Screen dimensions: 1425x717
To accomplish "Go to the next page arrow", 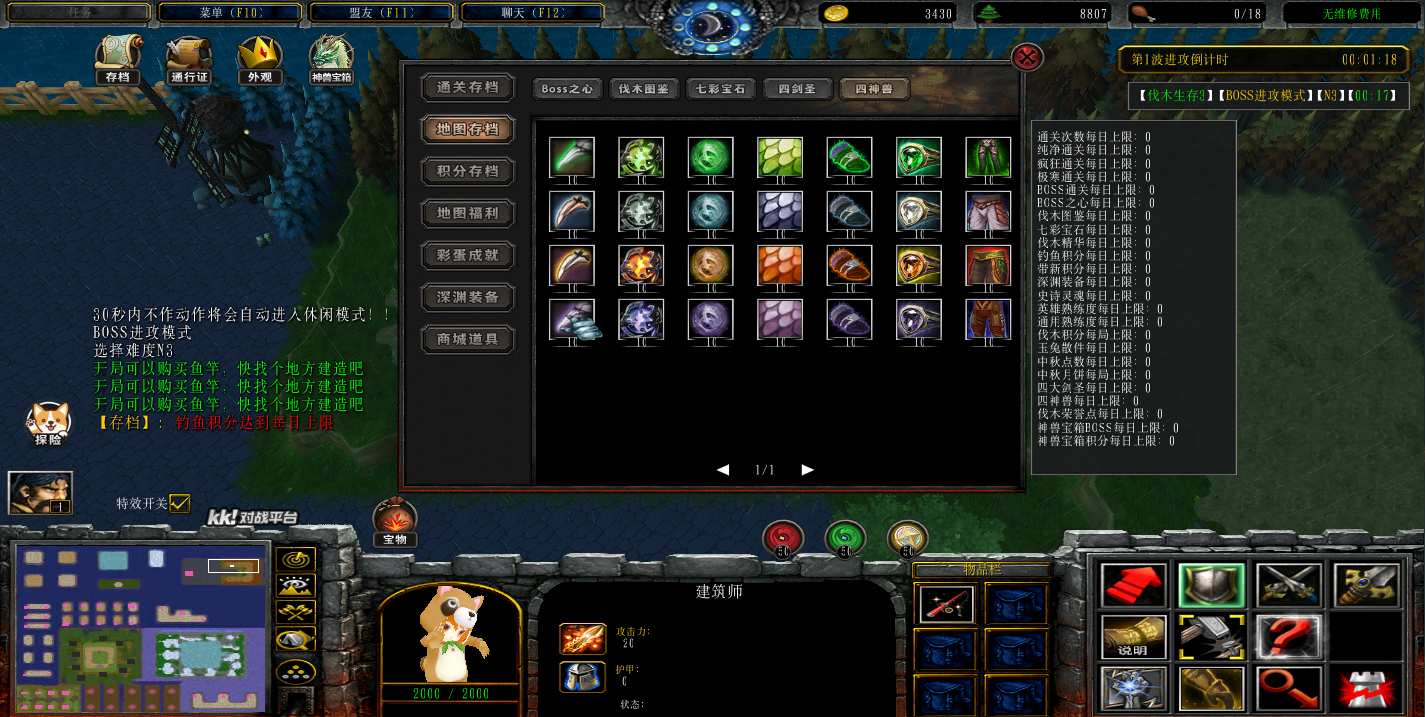I will 808,470.
